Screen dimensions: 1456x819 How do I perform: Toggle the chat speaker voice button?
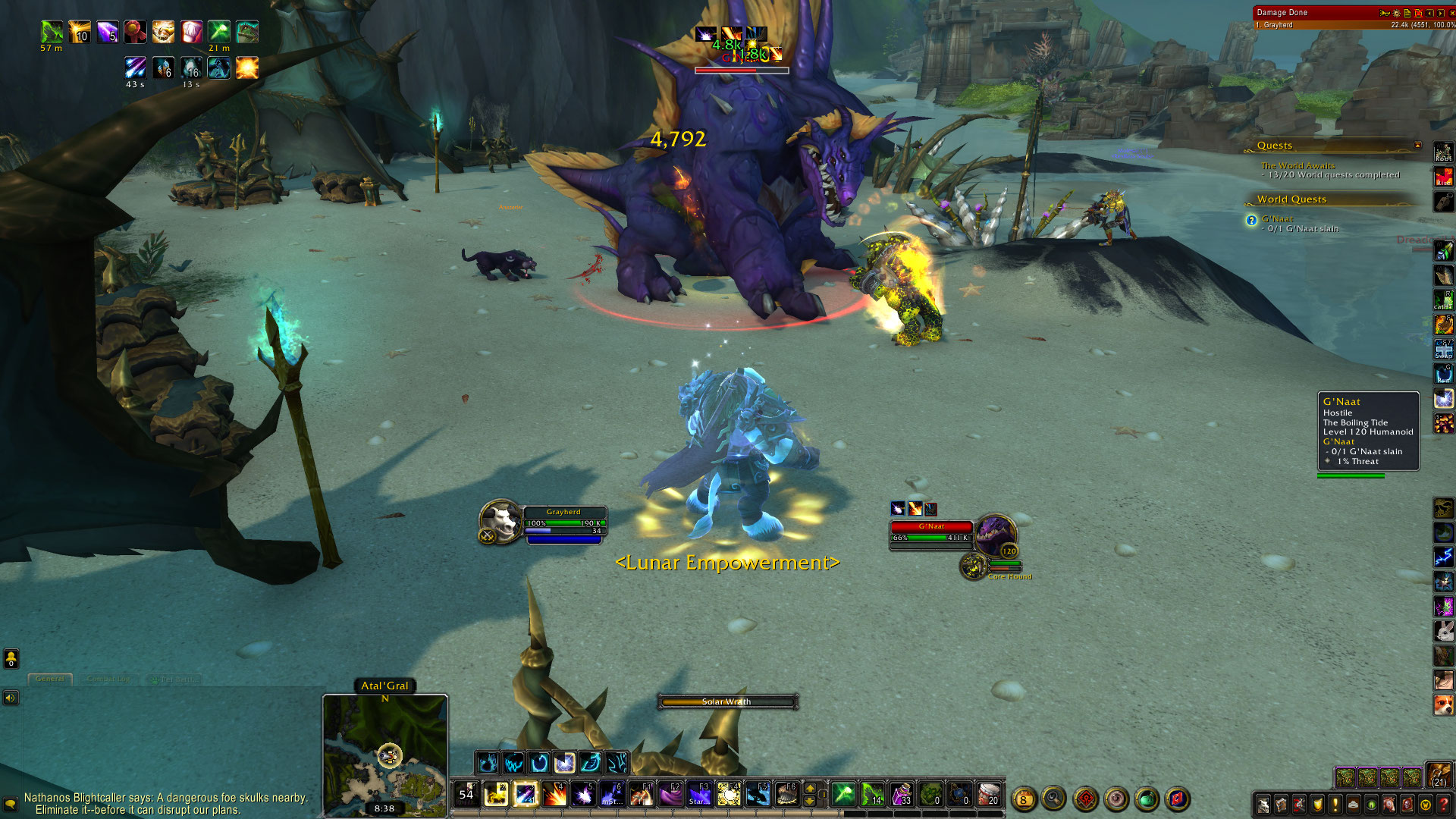11,698
